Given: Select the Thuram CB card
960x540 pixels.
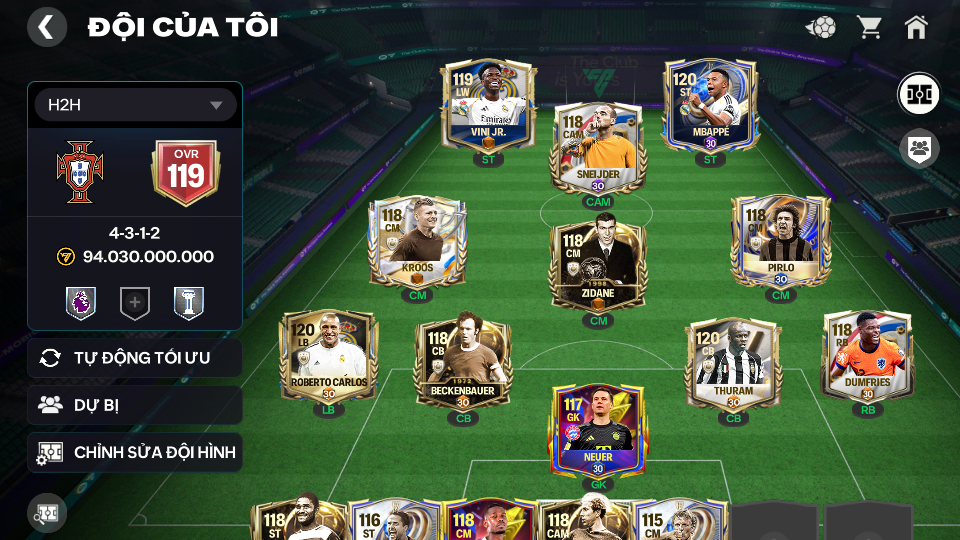Looking at the screenshot, I should [733, 364].
